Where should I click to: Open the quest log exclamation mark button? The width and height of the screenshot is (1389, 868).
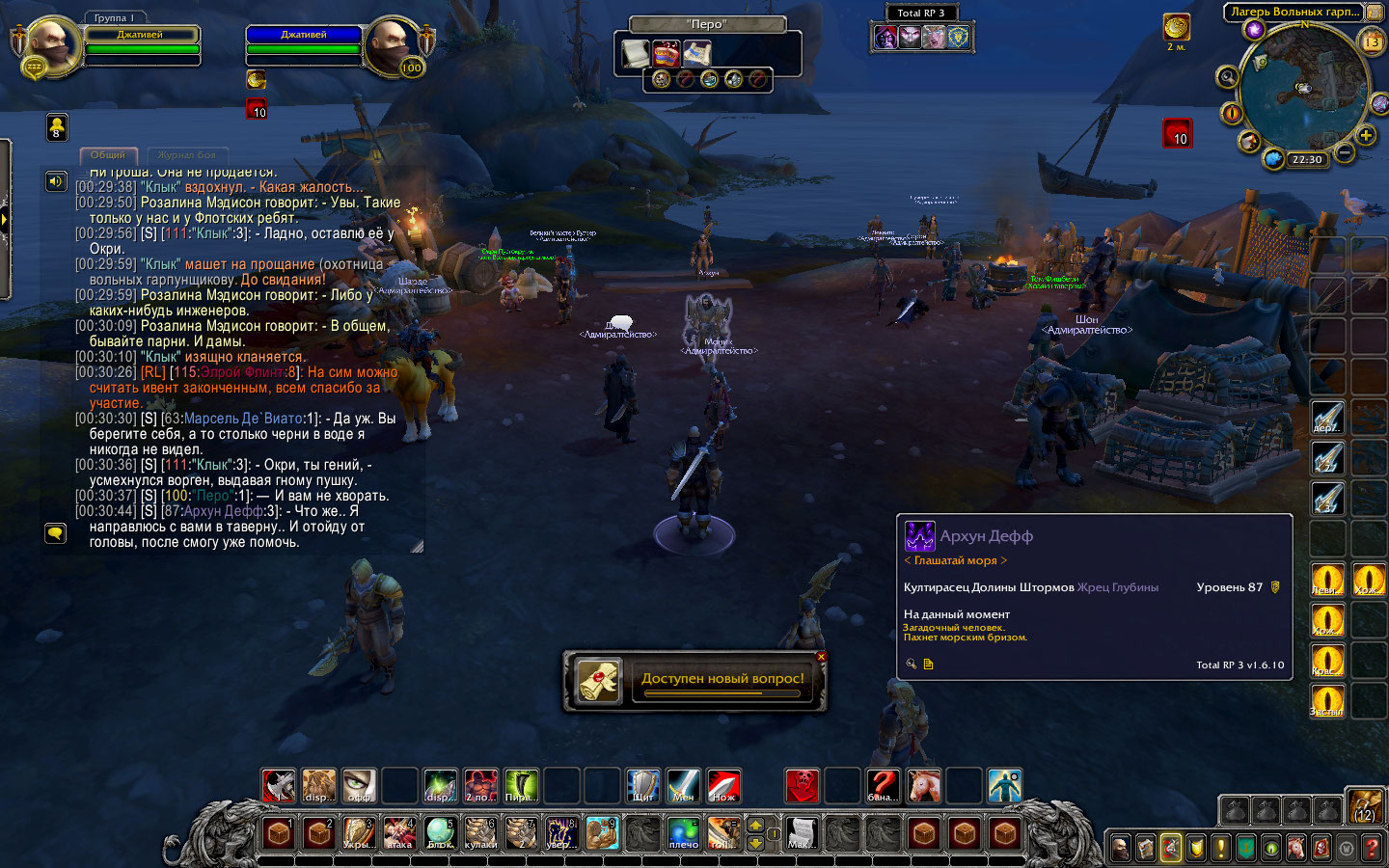click(x=1221, y=848)
